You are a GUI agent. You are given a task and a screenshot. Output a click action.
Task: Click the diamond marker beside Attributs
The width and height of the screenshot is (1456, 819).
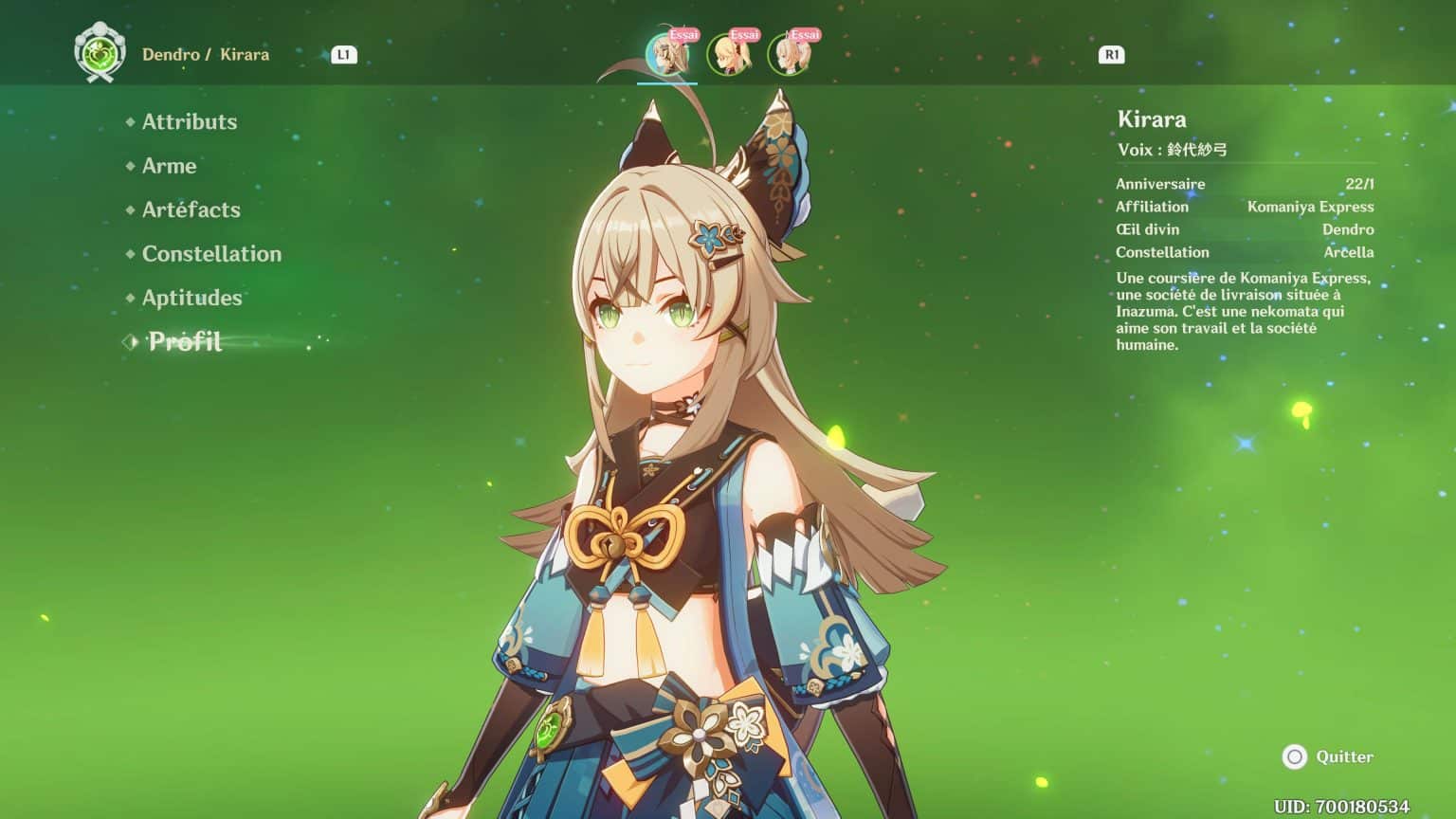point(129,121)
